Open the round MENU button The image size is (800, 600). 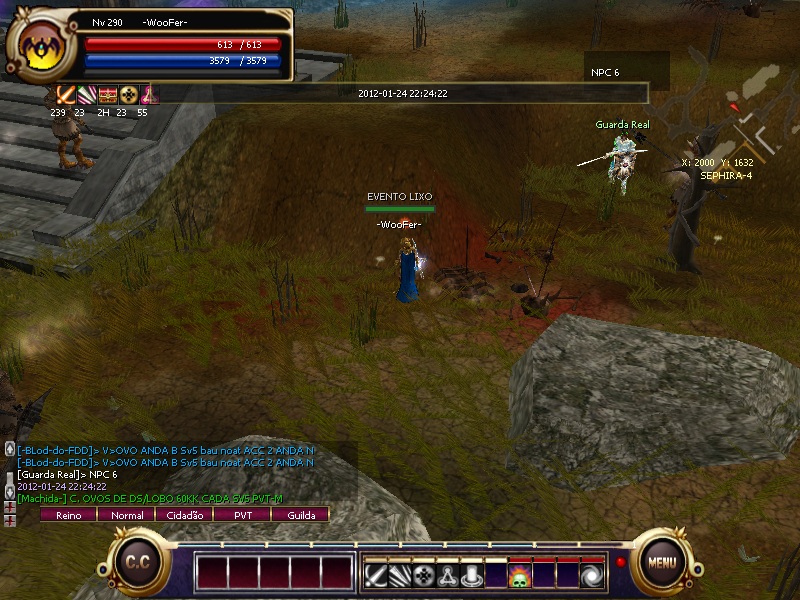[661, 561]
